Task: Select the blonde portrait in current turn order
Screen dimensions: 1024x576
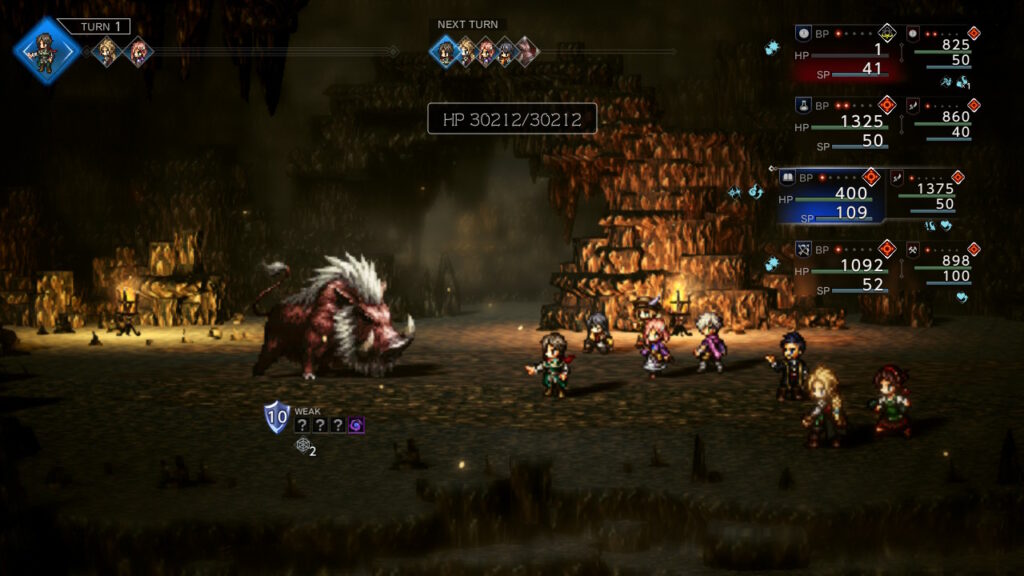Action: coord(106,51)
